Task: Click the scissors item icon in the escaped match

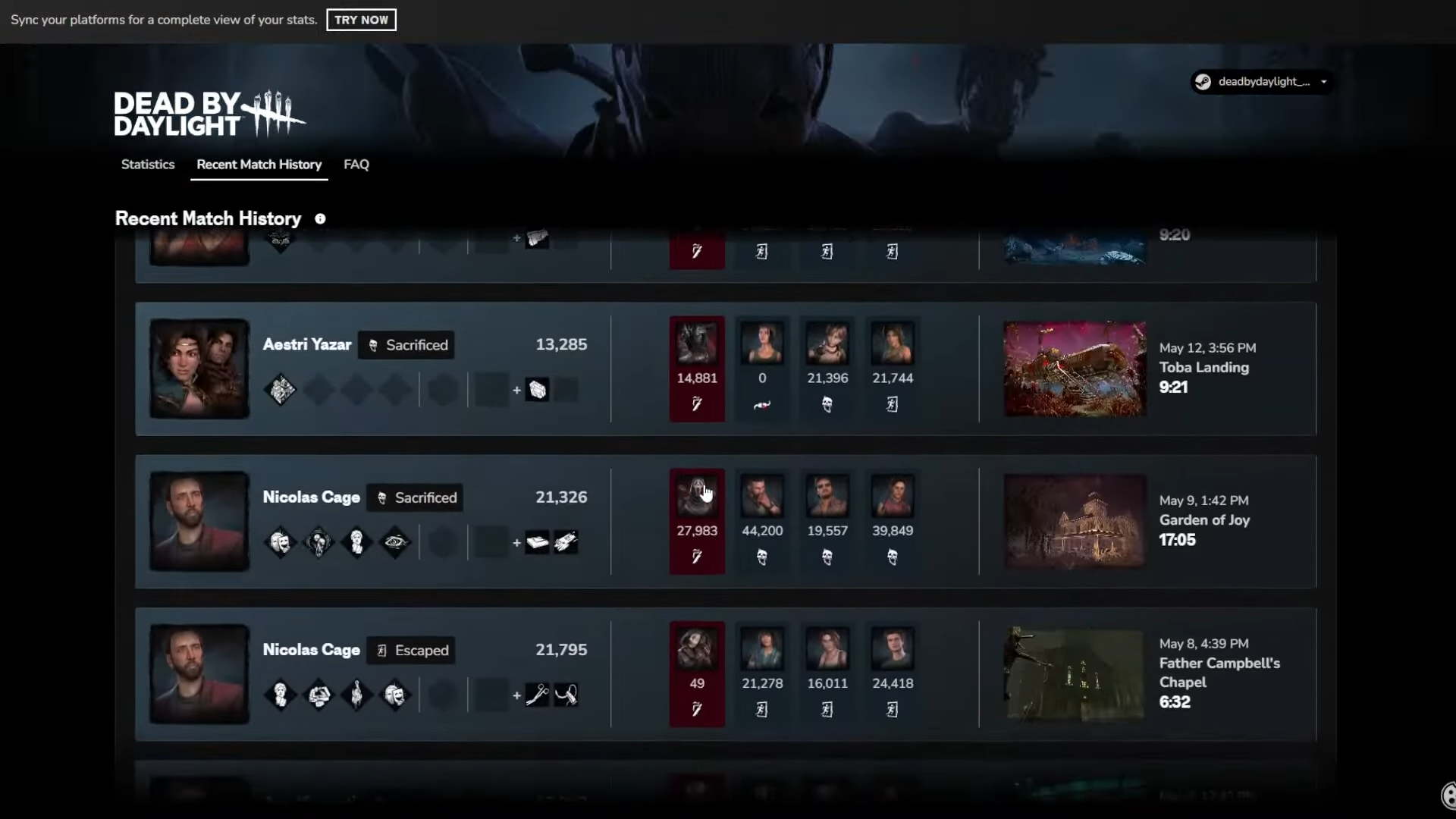Action: (x=538, y=694)
